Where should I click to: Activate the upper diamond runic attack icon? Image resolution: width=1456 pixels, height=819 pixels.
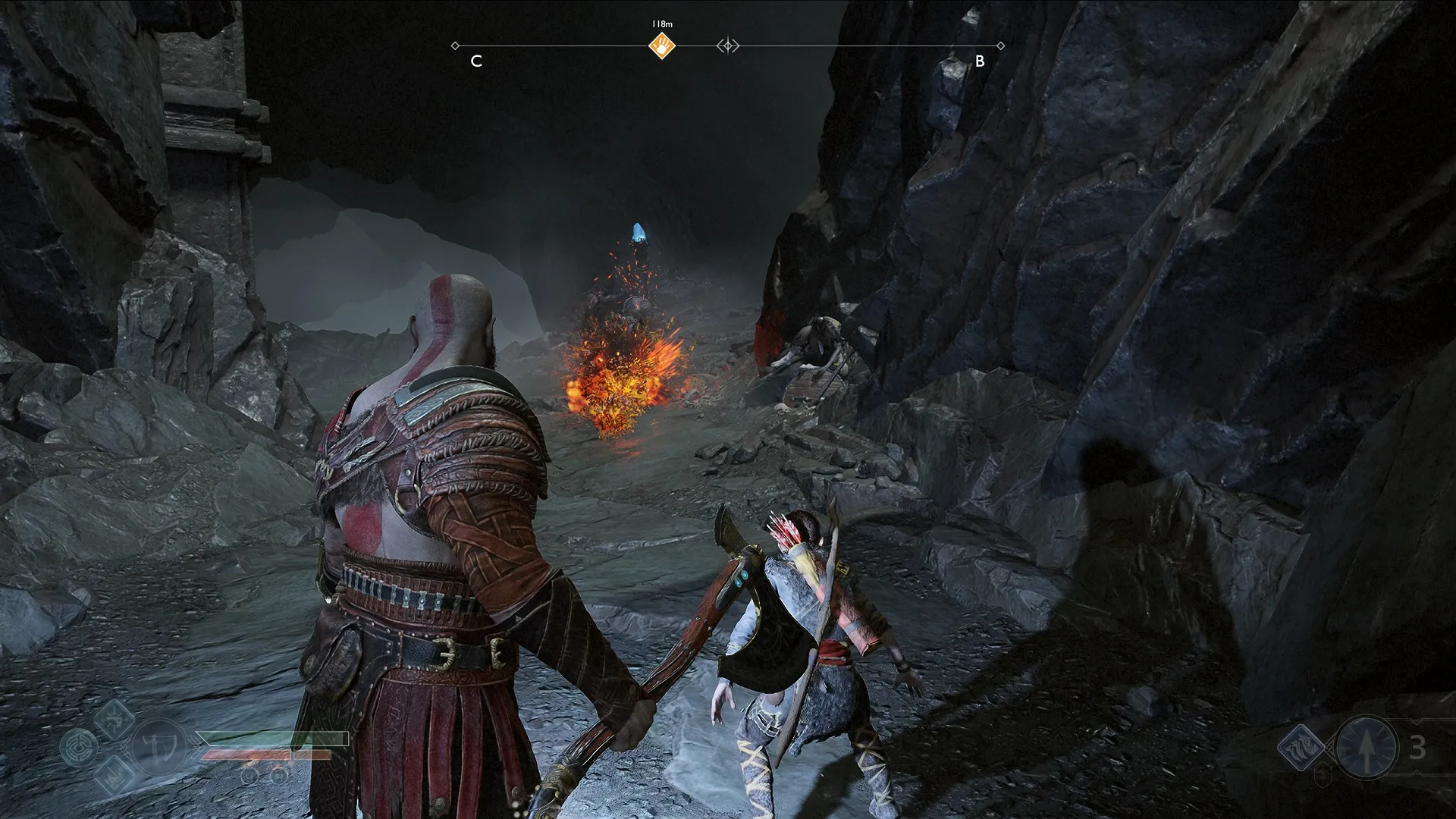pyautogui.click(x=116, y=717)
